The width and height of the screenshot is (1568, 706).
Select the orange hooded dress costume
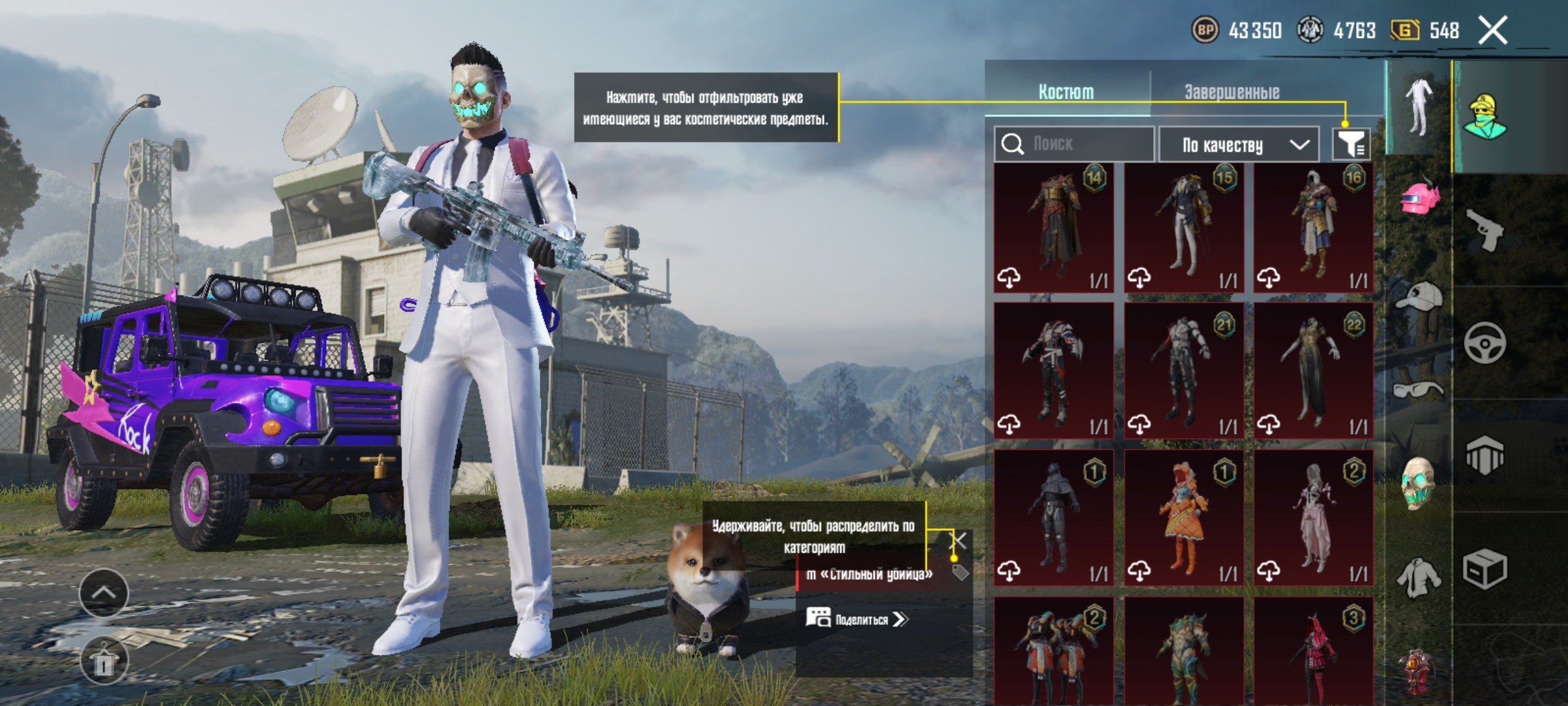(x=1184, y=517)
